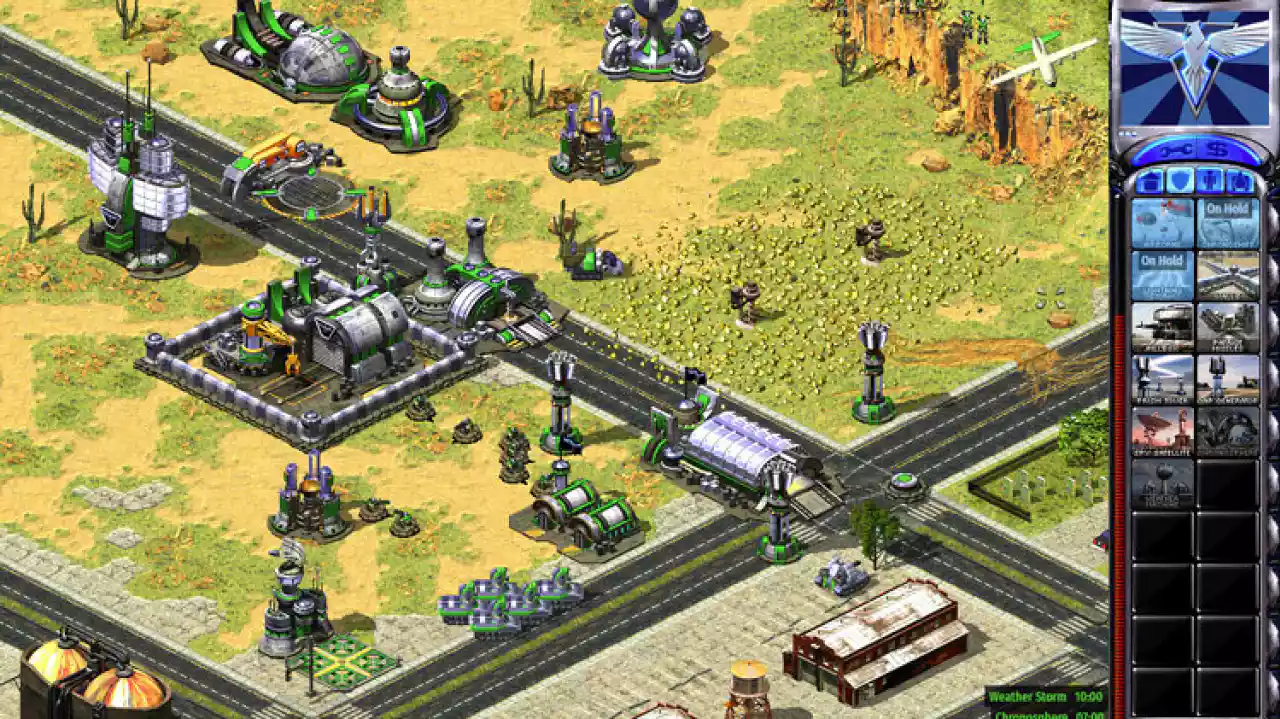Select the Prism Tower build icon
Viewport: 1280px width, 719px height.
pos(1162,379)
